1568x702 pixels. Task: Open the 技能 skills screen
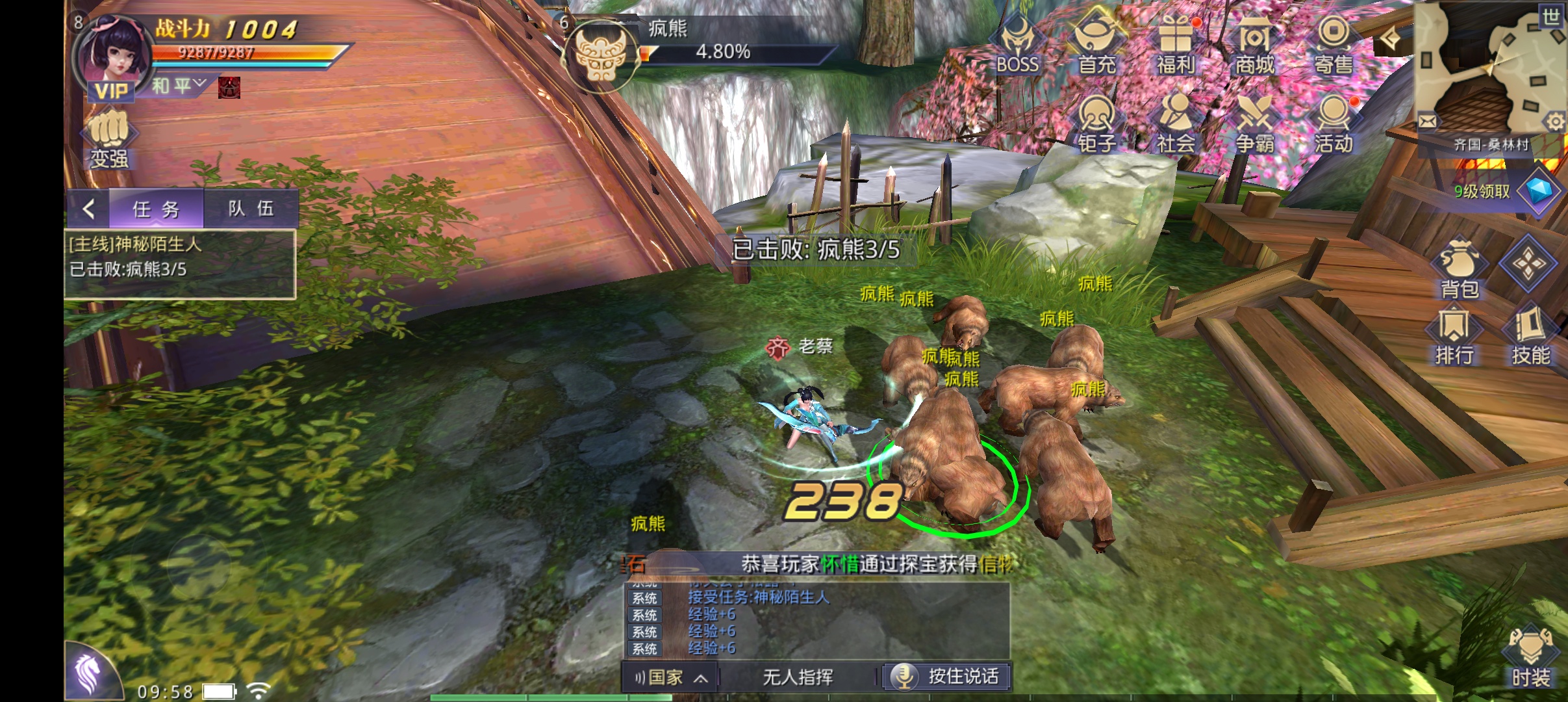coord(1530,337)
